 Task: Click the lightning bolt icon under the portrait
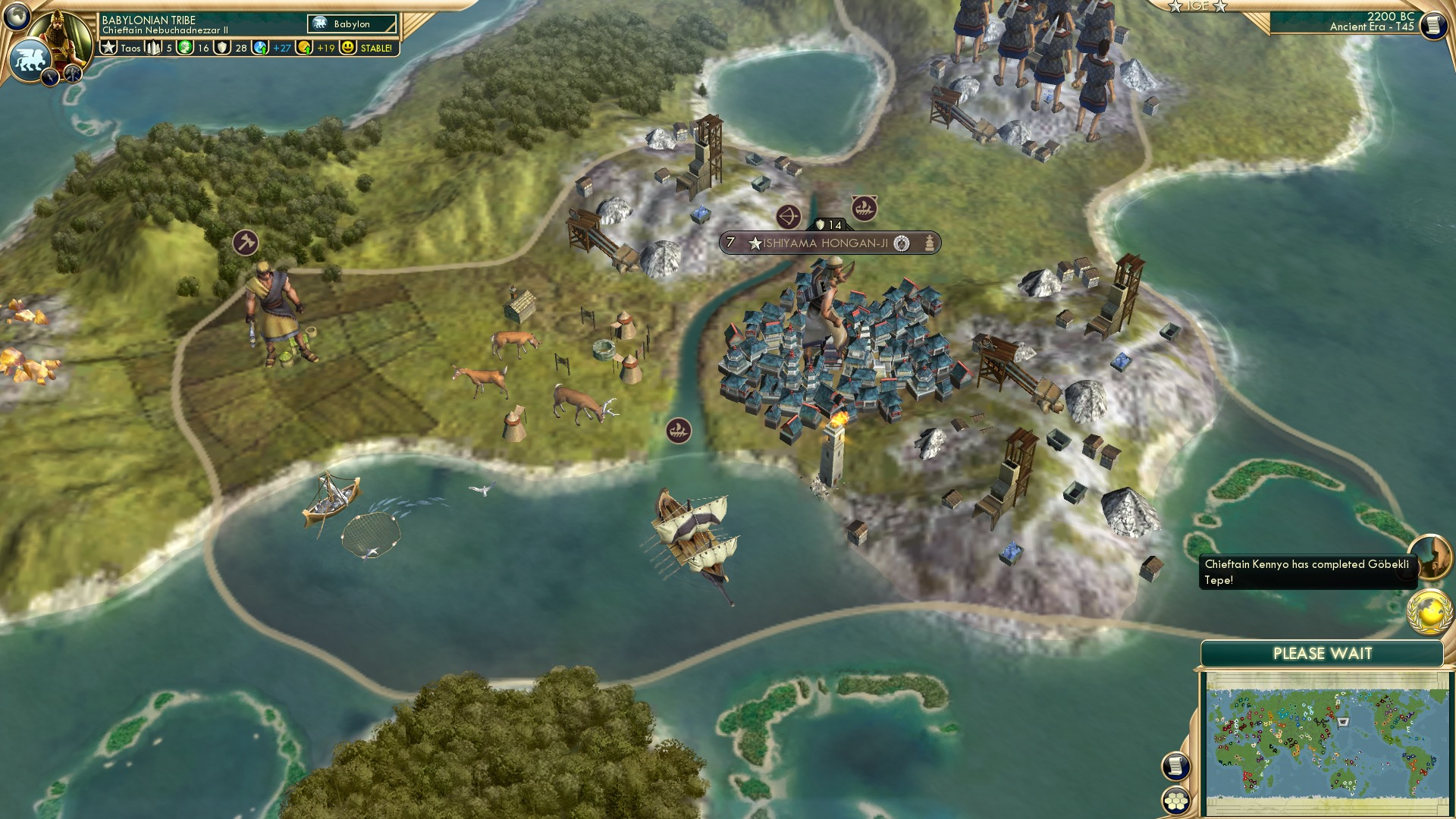click(49, 76)
